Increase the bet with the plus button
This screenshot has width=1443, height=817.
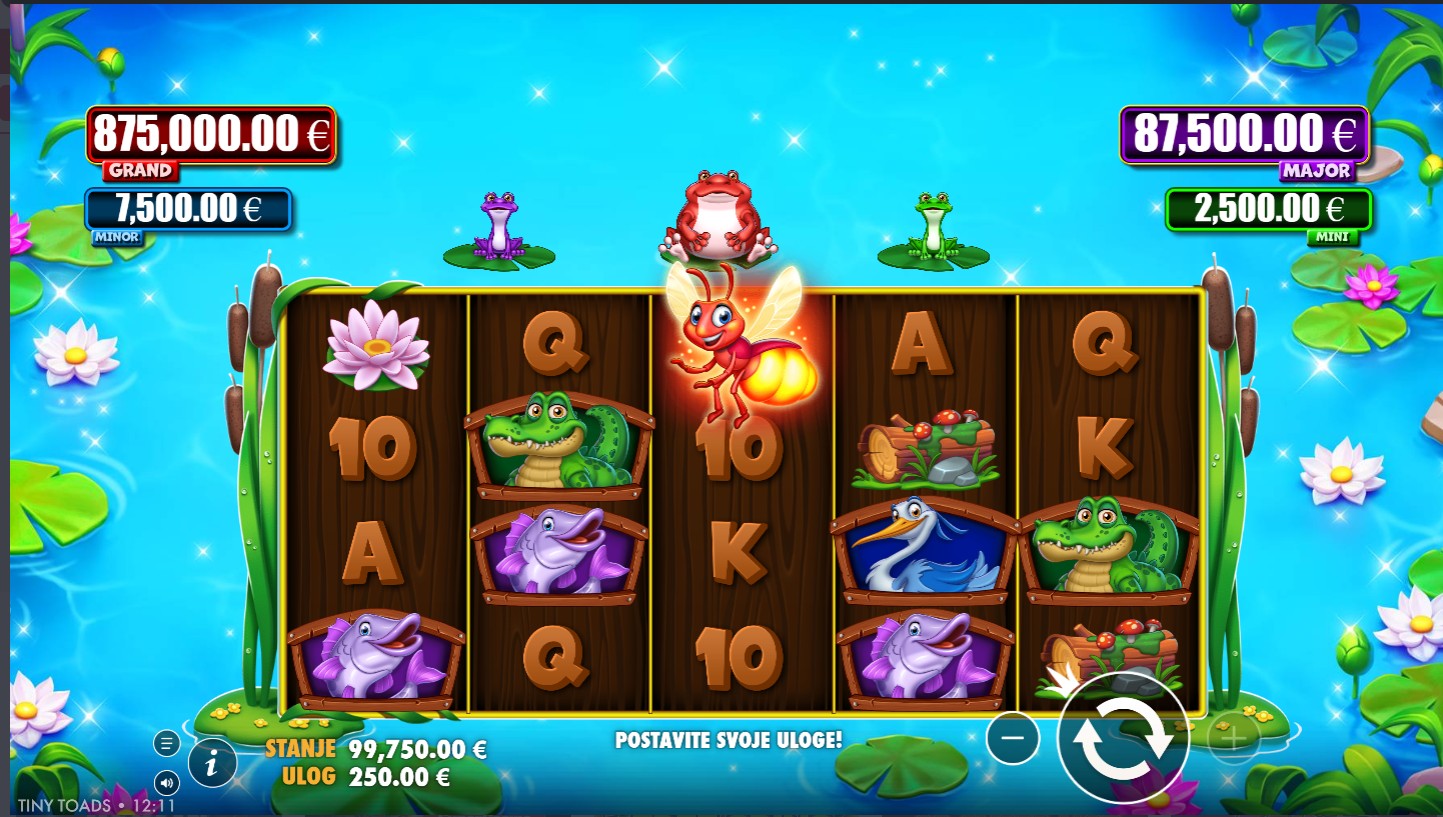pyautogui.click(x=1233, y=740)
